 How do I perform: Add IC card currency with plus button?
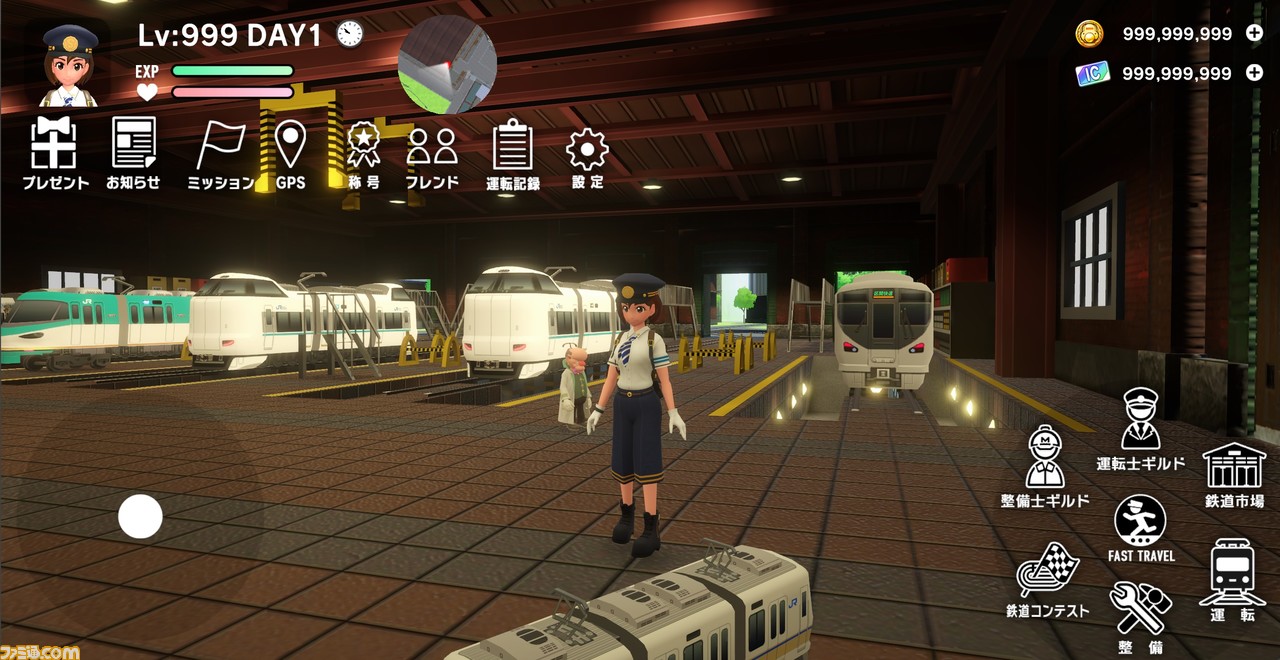coord(1254,73)
